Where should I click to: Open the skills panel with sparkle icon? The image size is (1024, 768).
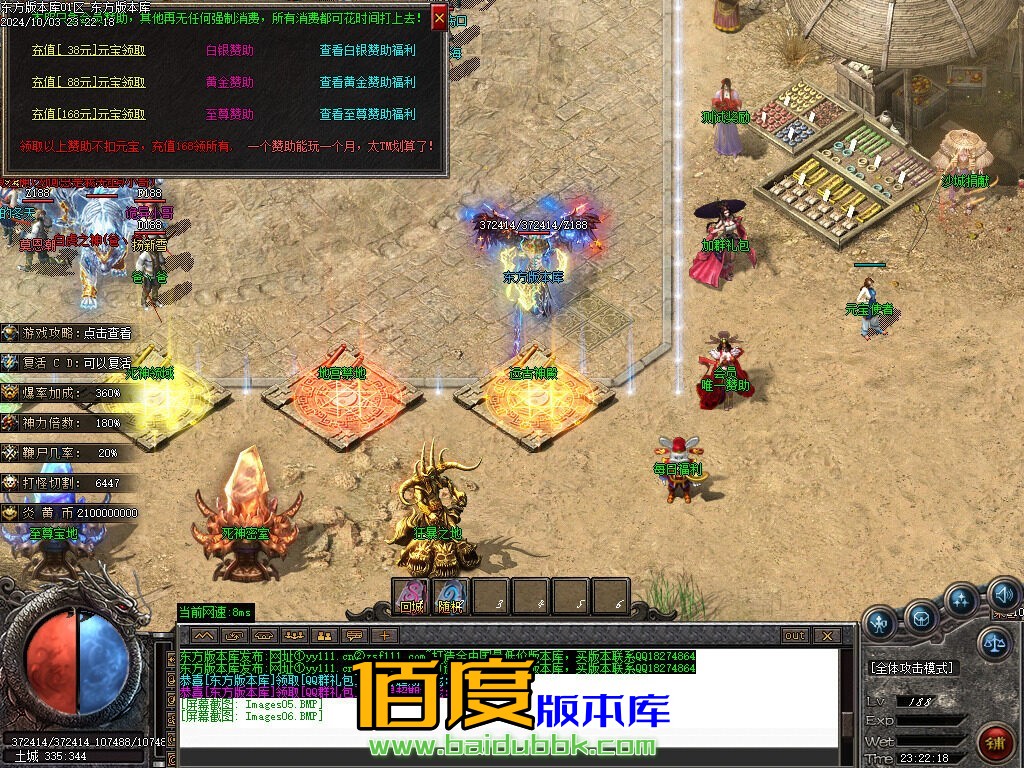tap(961, 600)
